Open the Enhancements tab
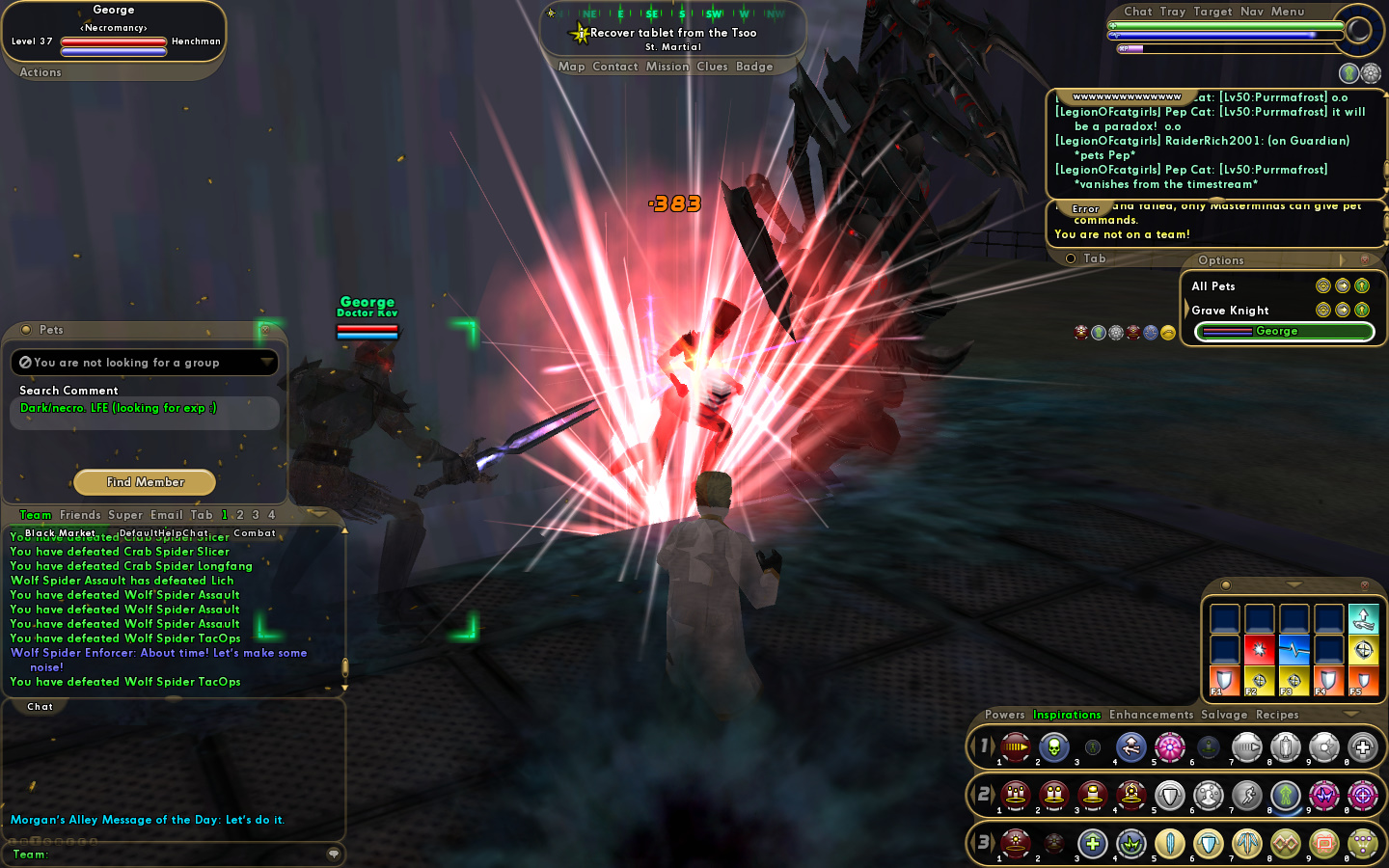 [1151, 715]
